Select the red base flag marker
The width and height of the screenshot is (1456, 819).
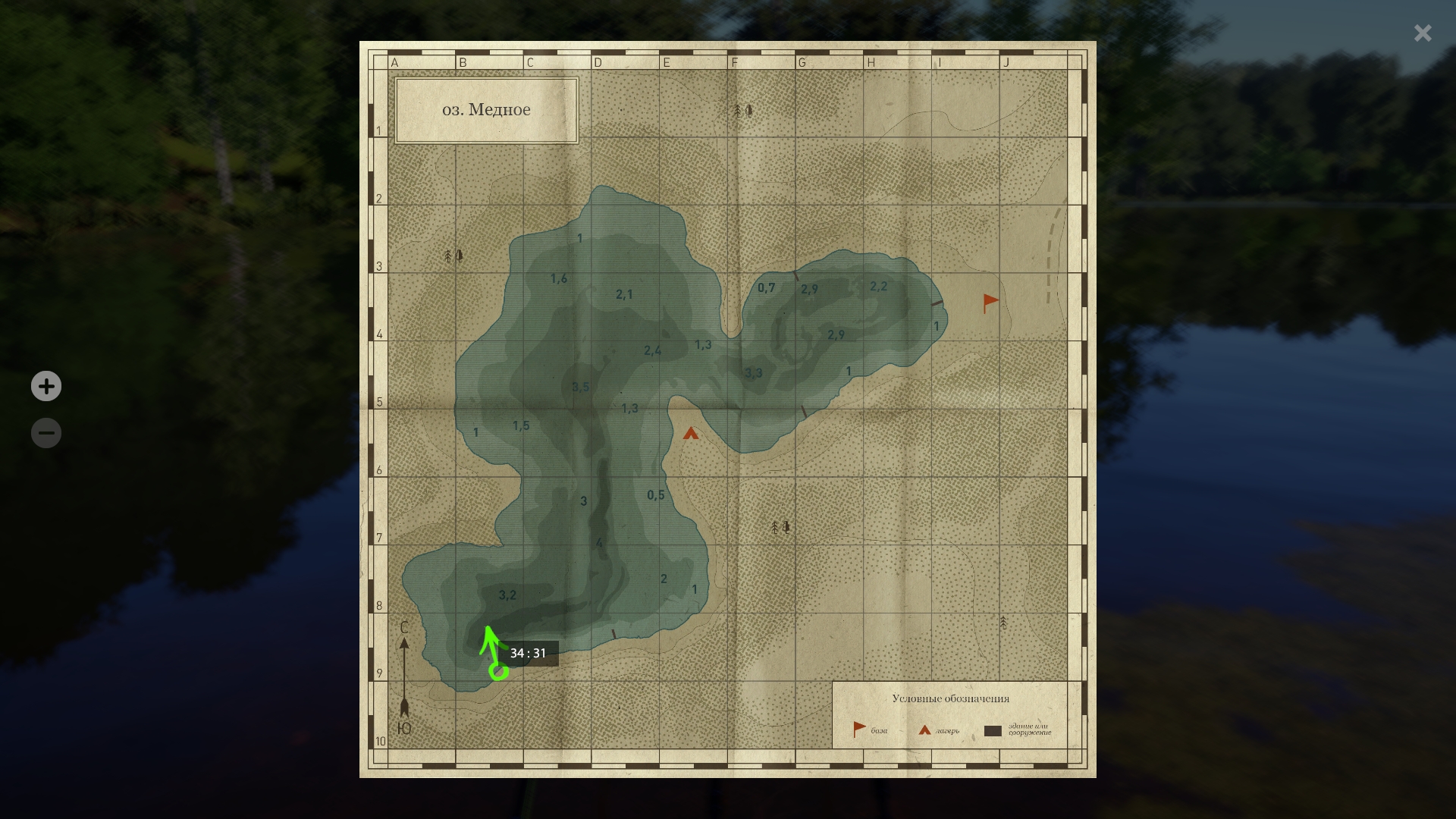[x=990, y=303]
